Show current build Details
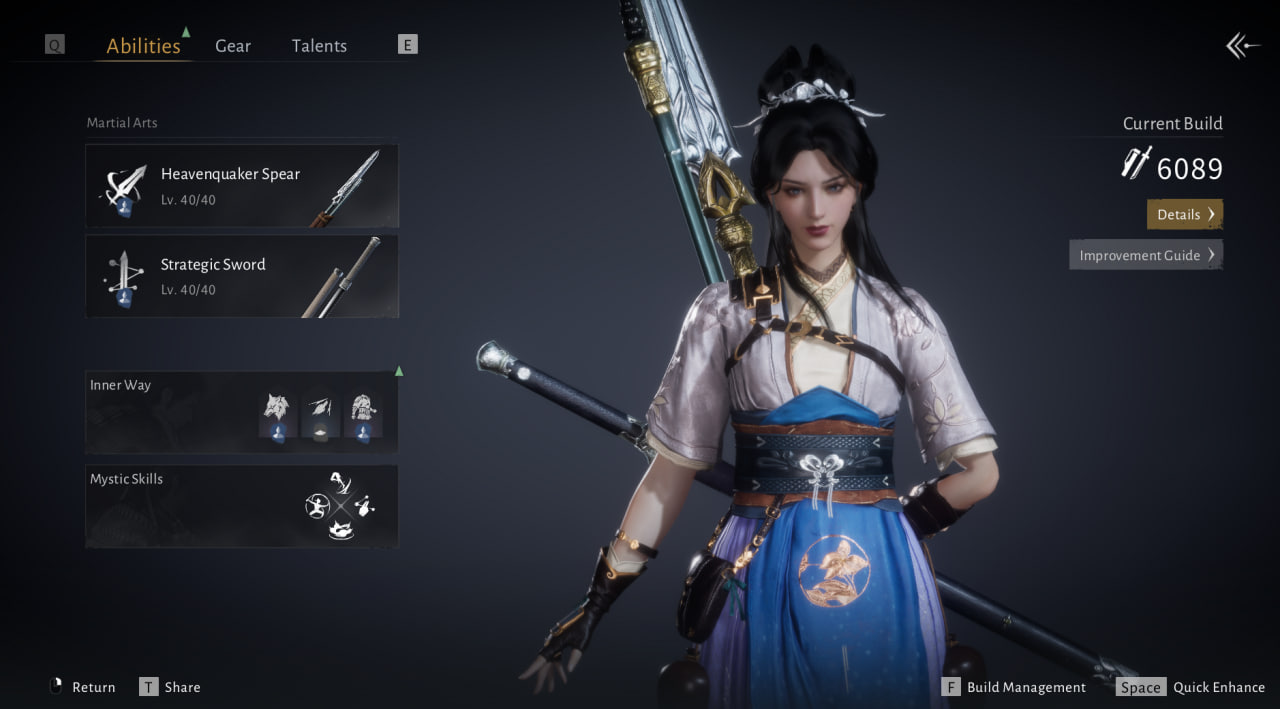The width and height of the screenshot is (1280, 709). [x=1184, y=214]
